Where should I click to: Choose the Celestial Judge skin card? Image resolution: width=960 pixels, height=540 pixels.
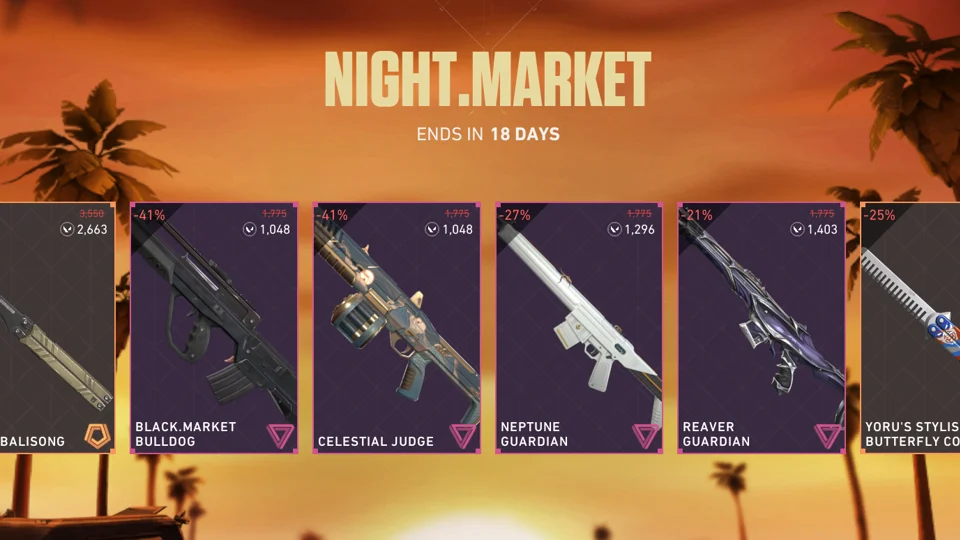(x=397, y=328)
